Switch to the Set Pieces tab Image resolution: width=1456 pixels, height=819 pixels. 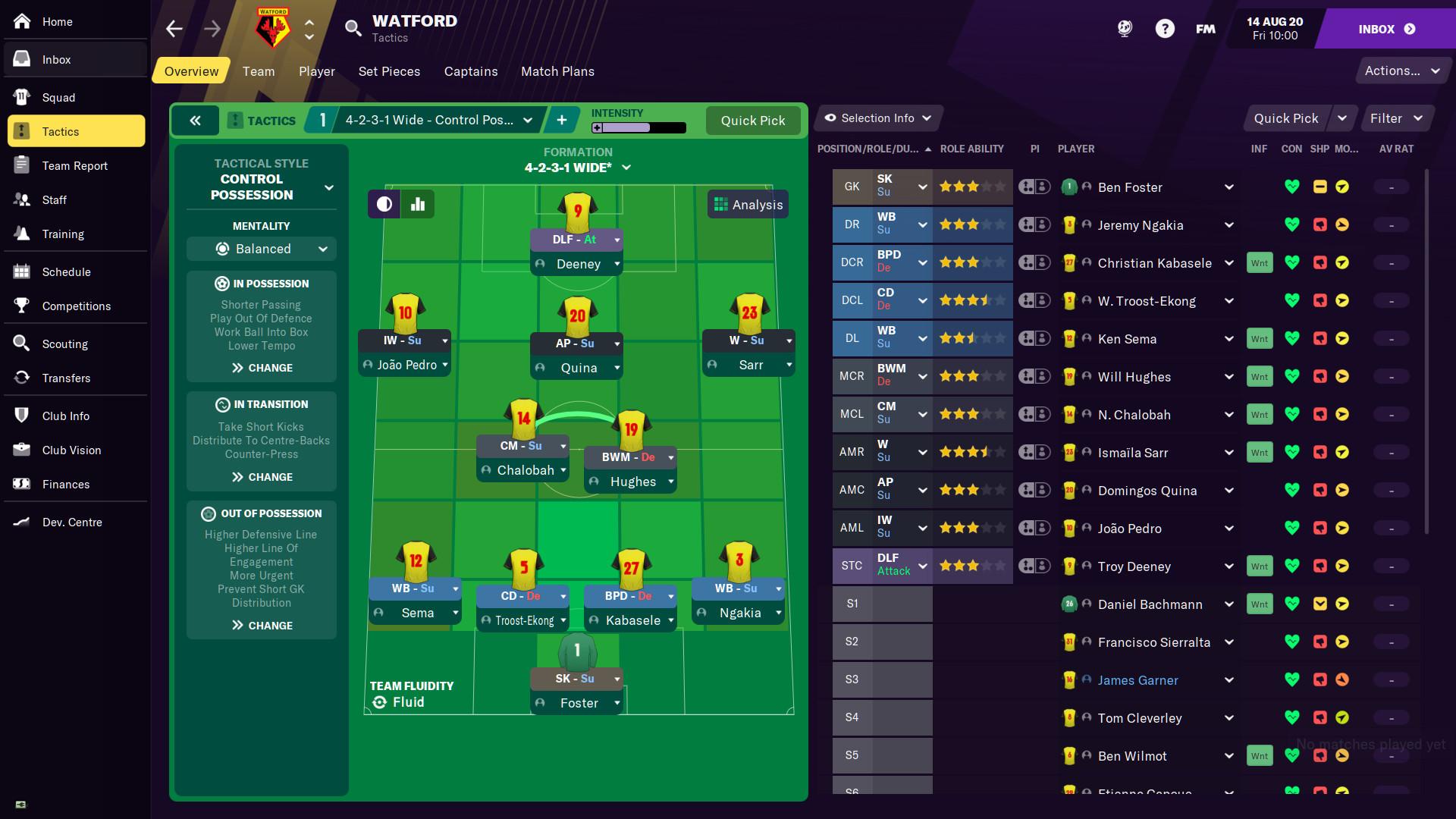389,71
